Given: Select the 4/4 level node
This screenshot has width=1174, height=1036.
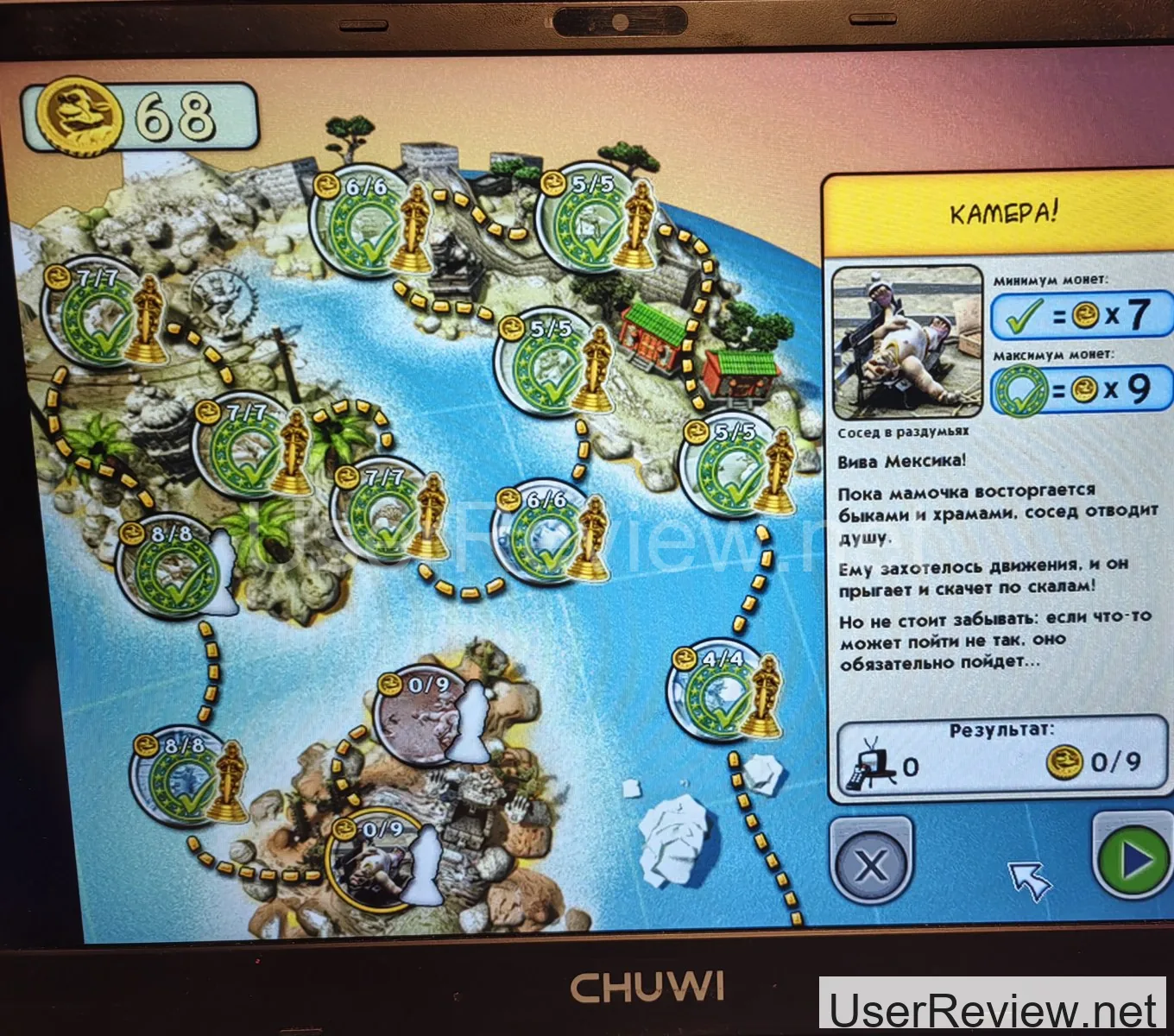Looking at the screenshot, I should pos(715,694).
